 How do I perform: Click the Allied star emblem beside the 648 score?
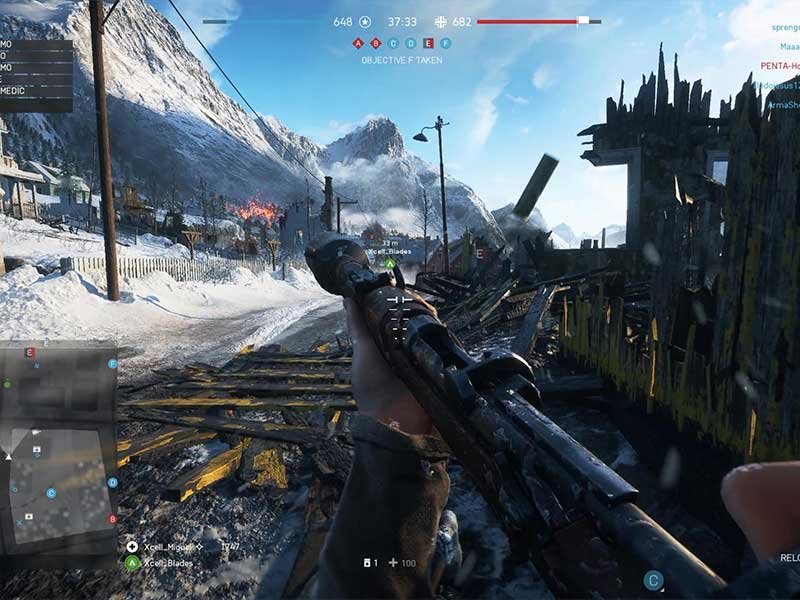[365, 21]
